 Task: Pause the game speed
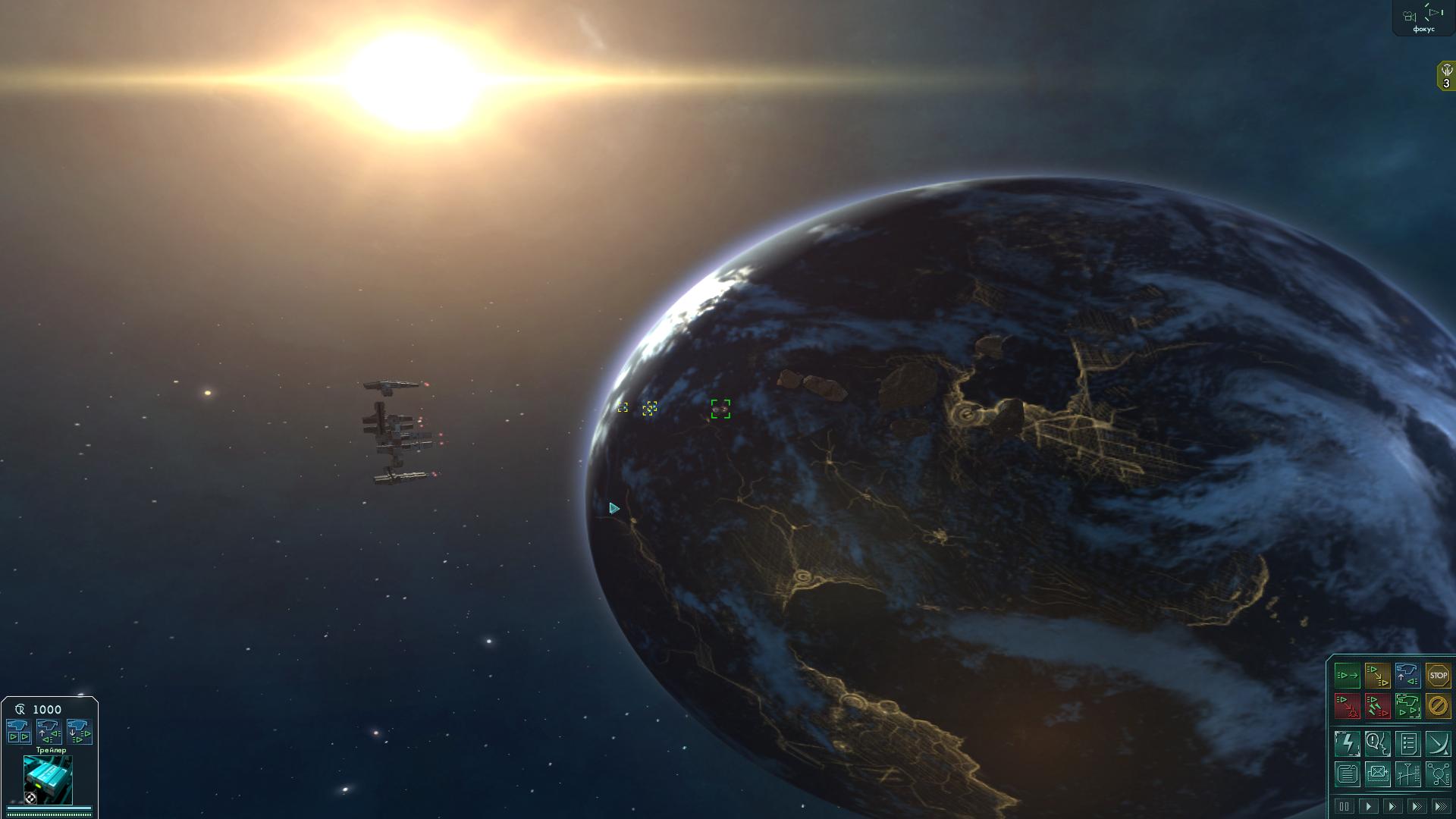point(1344,806)
